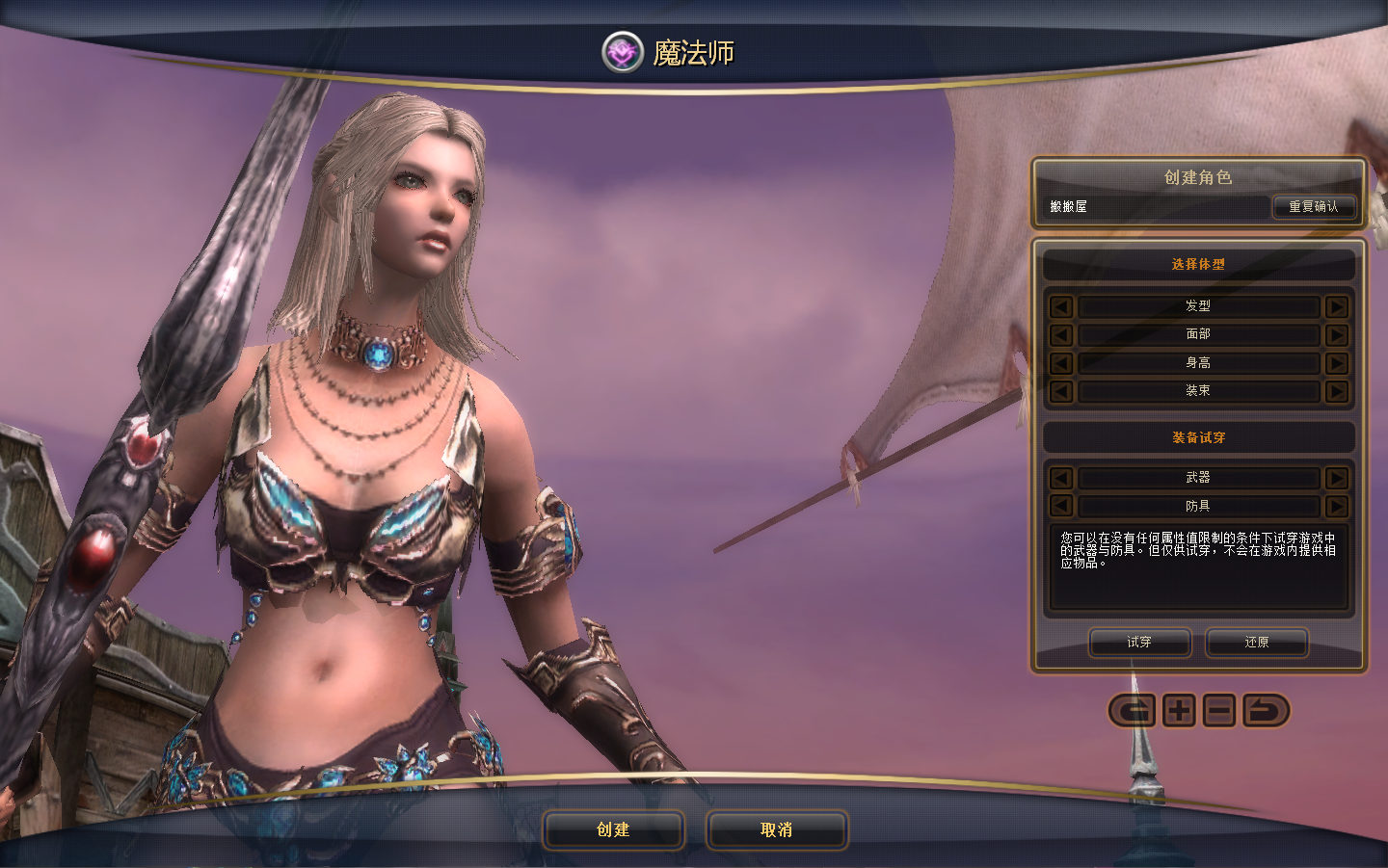
Task: Select previous 装束 outfit option
Action: click(1061, 391)
